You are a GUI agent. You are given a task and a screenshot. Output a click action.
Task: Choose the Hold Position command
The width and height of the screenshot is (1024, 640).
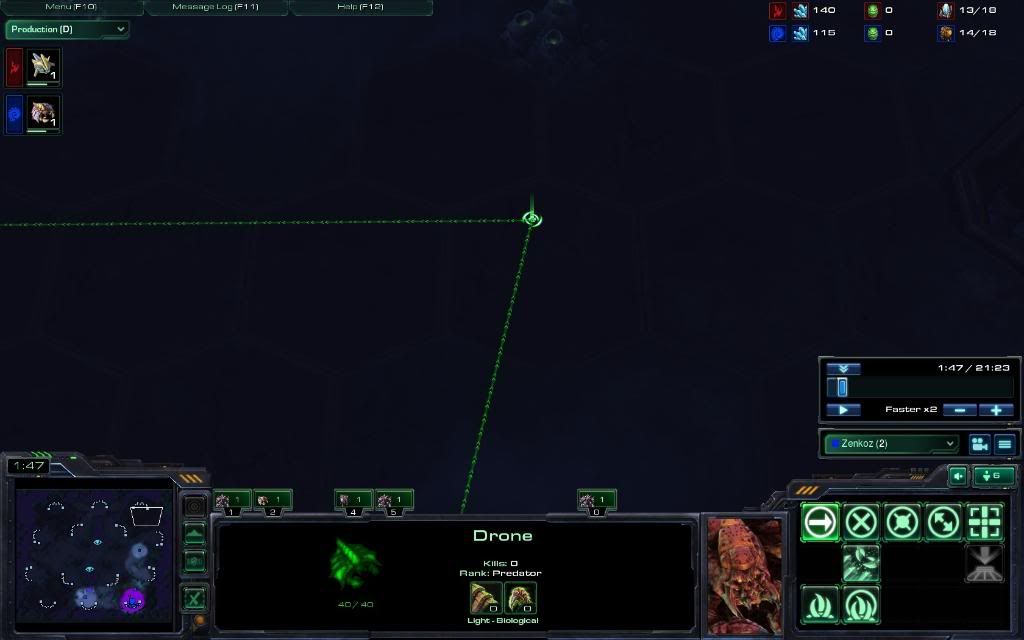coord(902,522)
